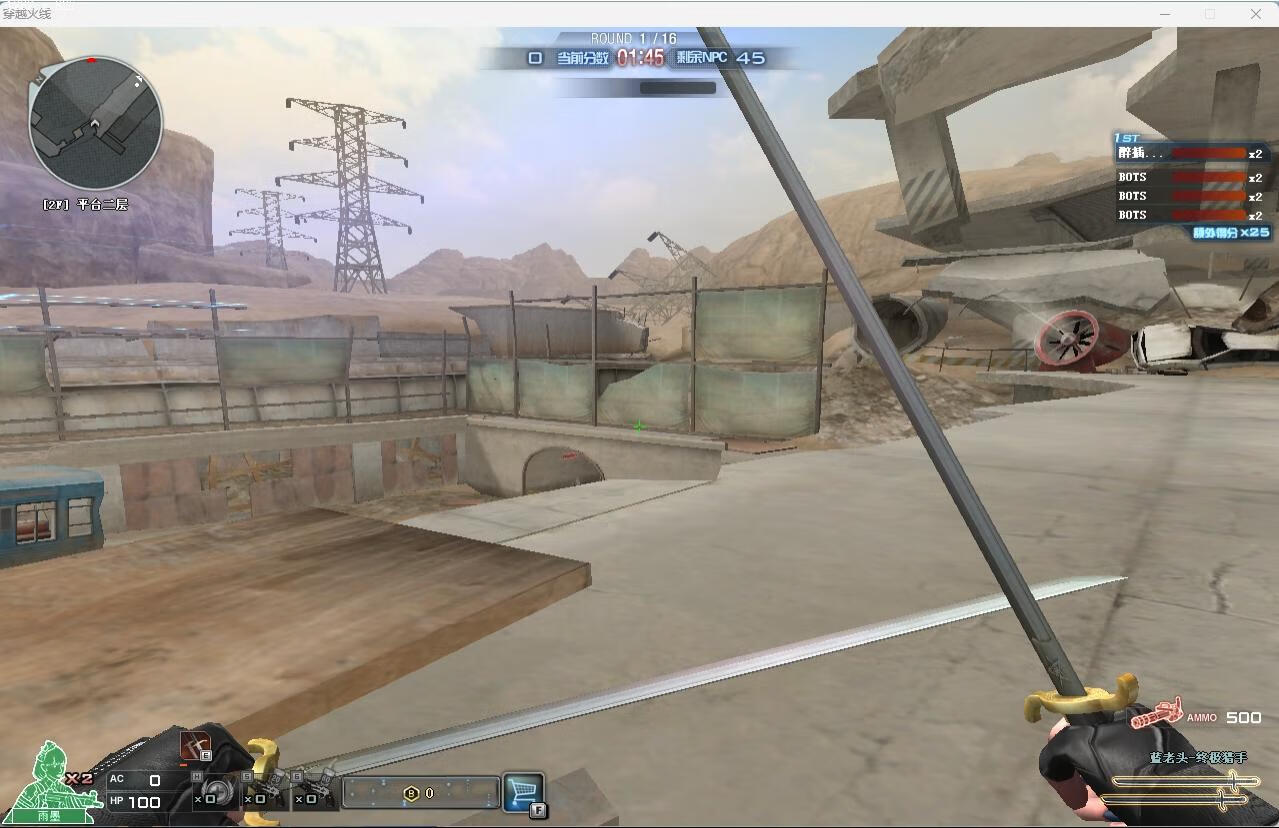
Task: Click the circular minimap
Action: (95, 122)
